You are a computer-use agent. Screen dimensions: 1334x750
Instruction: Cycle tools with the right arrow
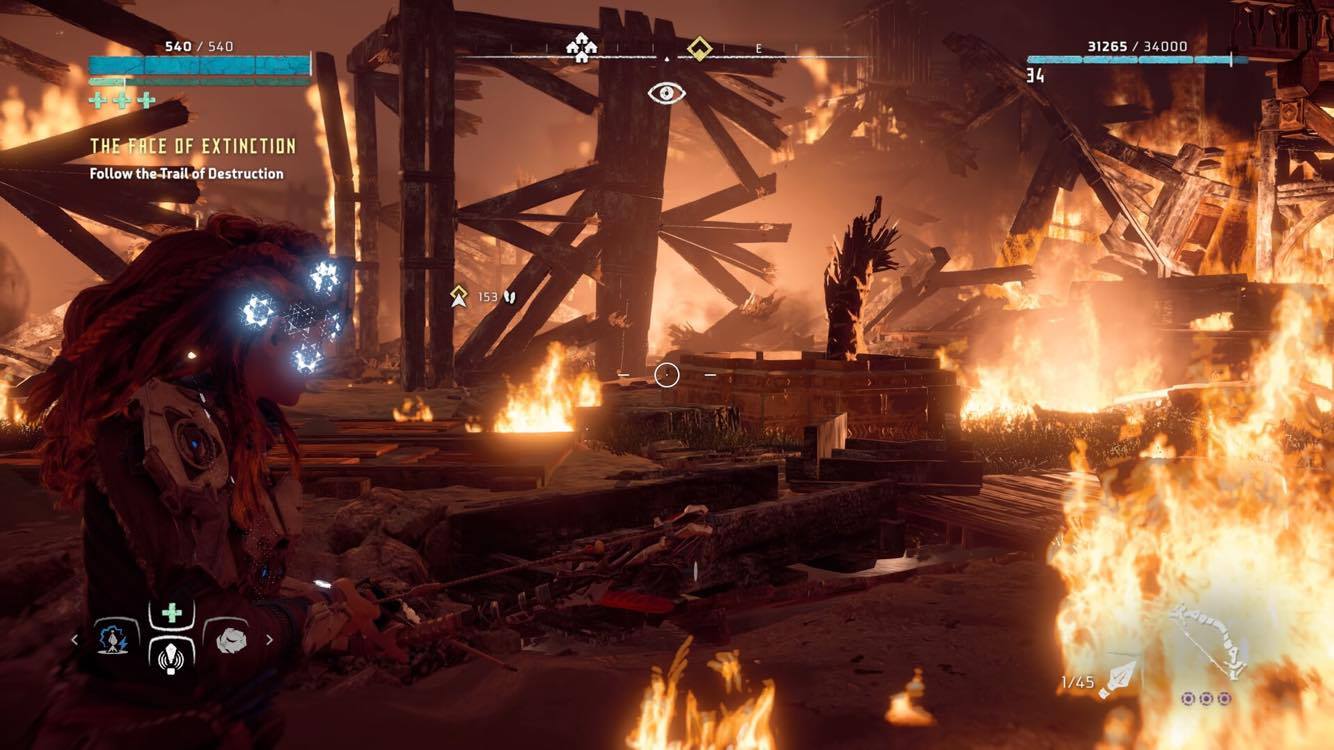click(269, 639)
